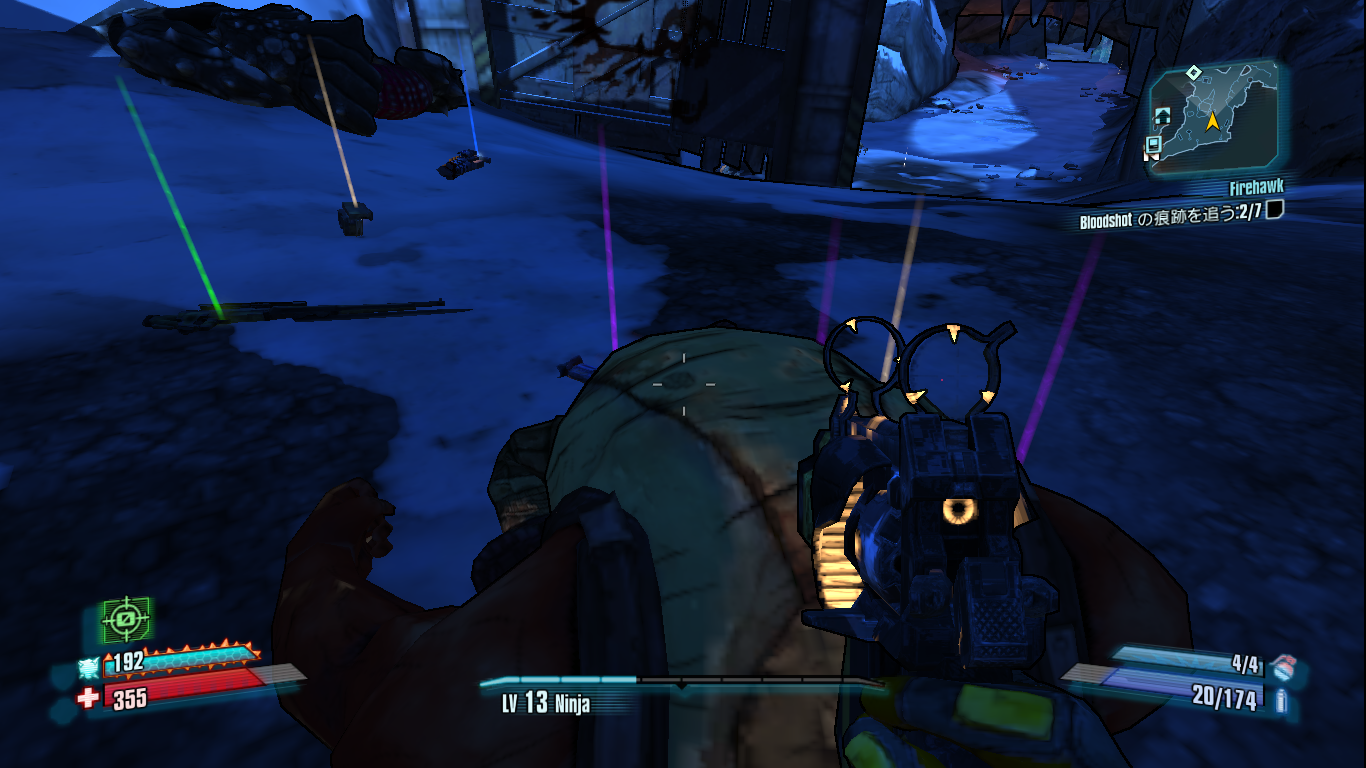The height and width of the screenshot is (768, 1366).
Task: Click the grenade icon beside 4/4
Action: tap(1283, 664)
